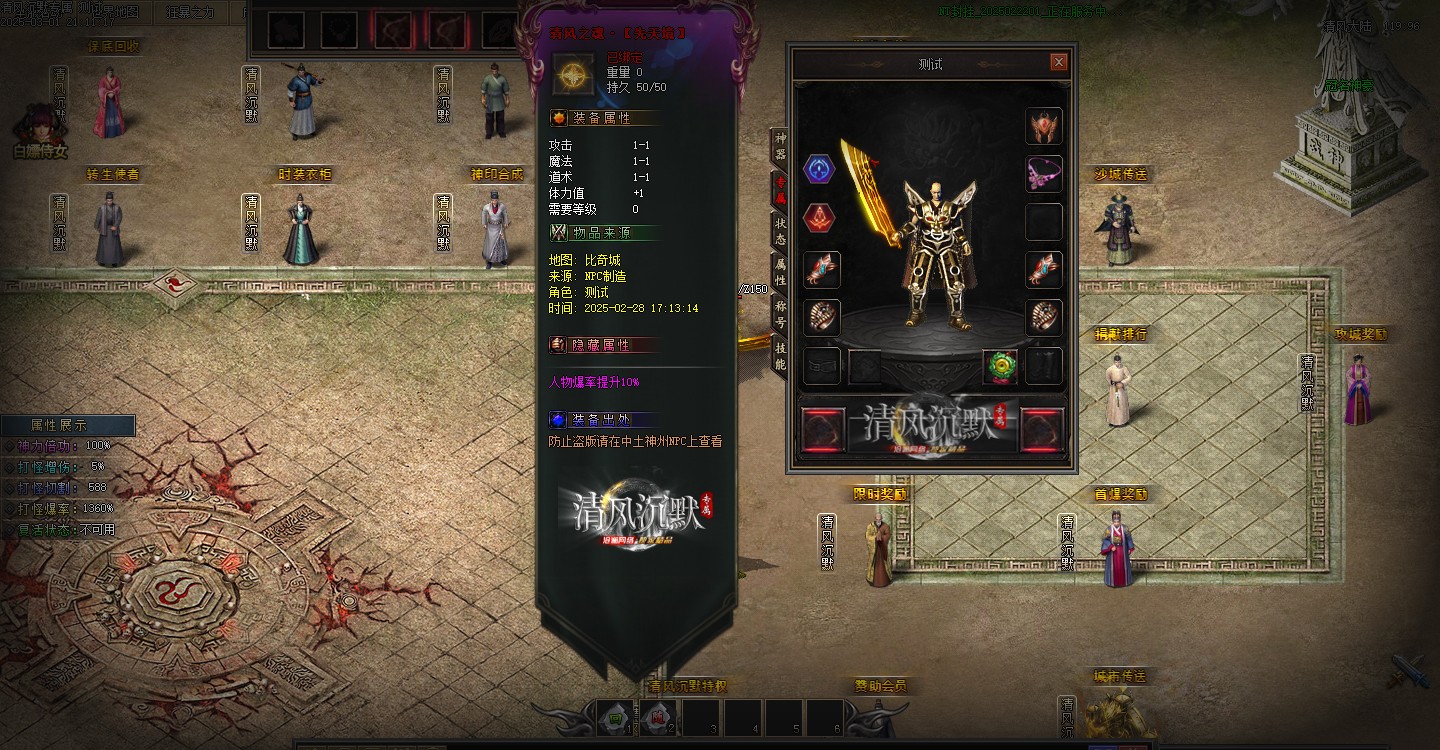Use the red 随 stone in hotbar slot 2

658,716
